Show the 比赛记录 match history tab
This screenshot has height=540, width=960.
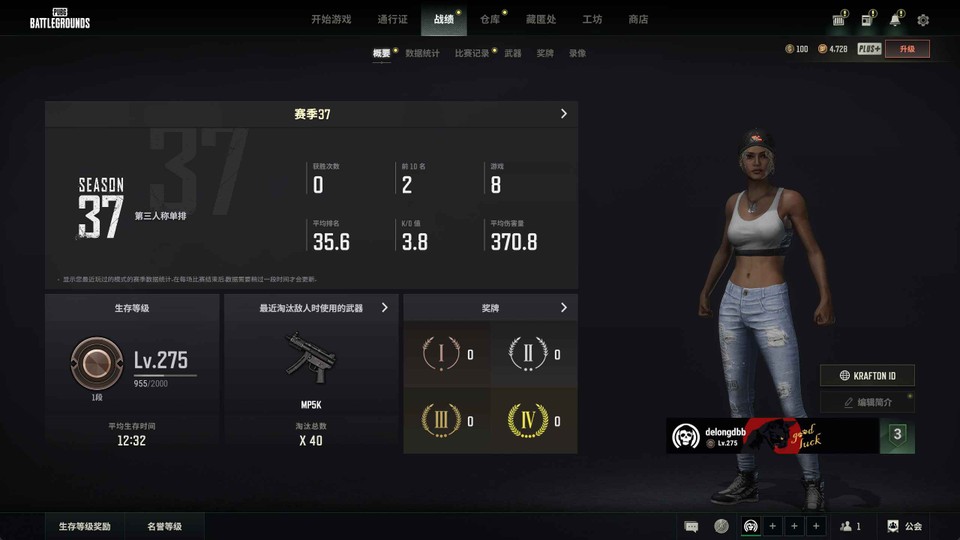coord(471,53)
